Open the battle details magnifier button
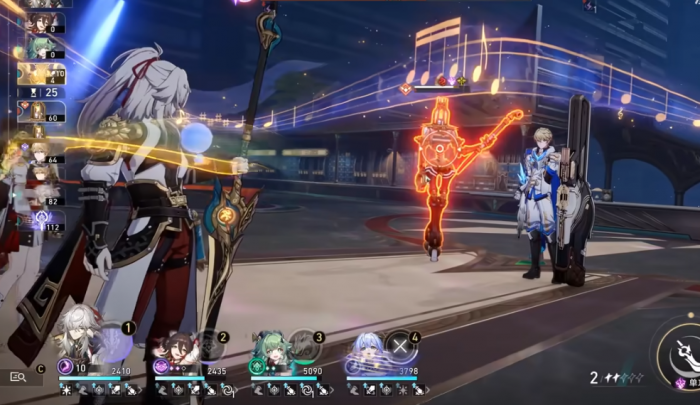 (18, 376)
